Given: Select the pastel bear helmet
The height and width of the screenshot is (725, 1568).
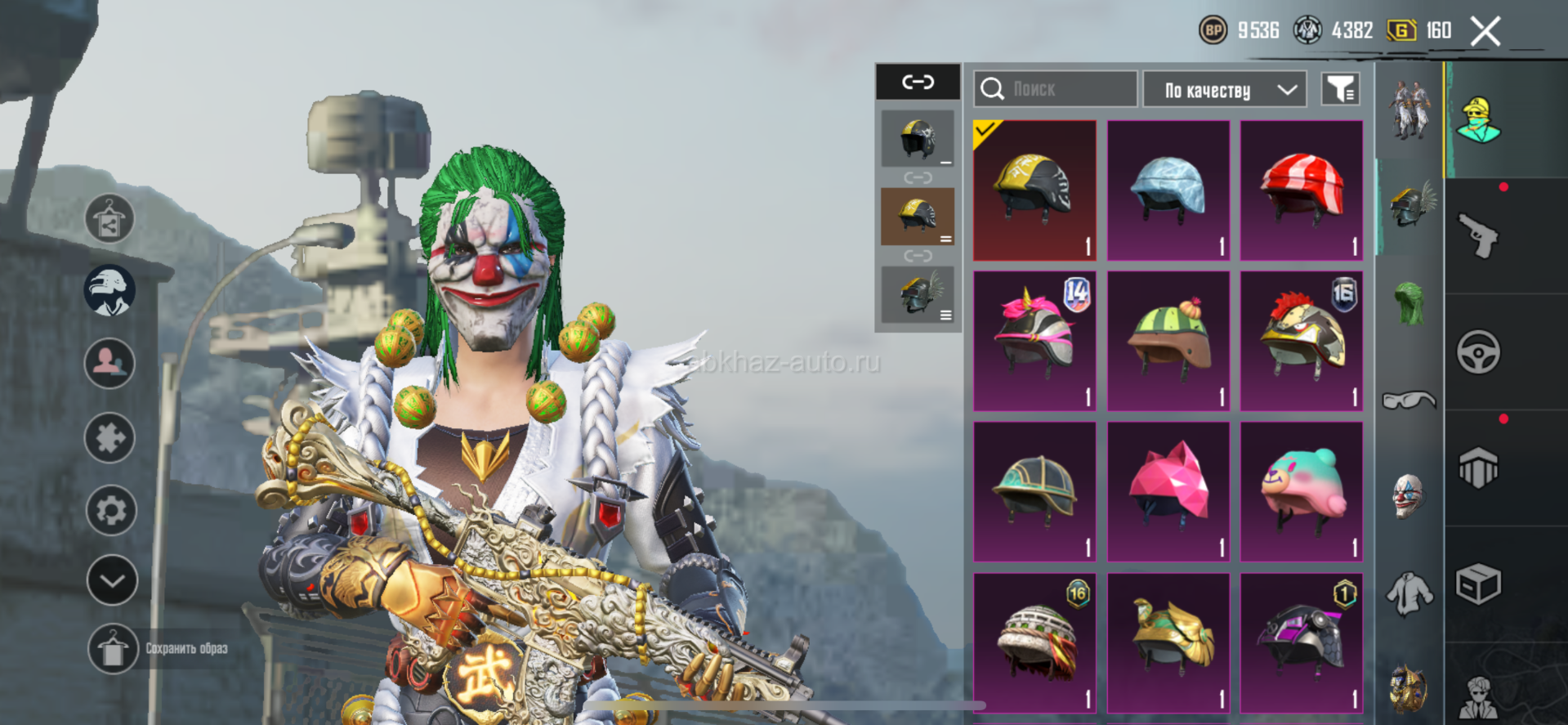Looking at the screenshot, I should pos(1302,491).
